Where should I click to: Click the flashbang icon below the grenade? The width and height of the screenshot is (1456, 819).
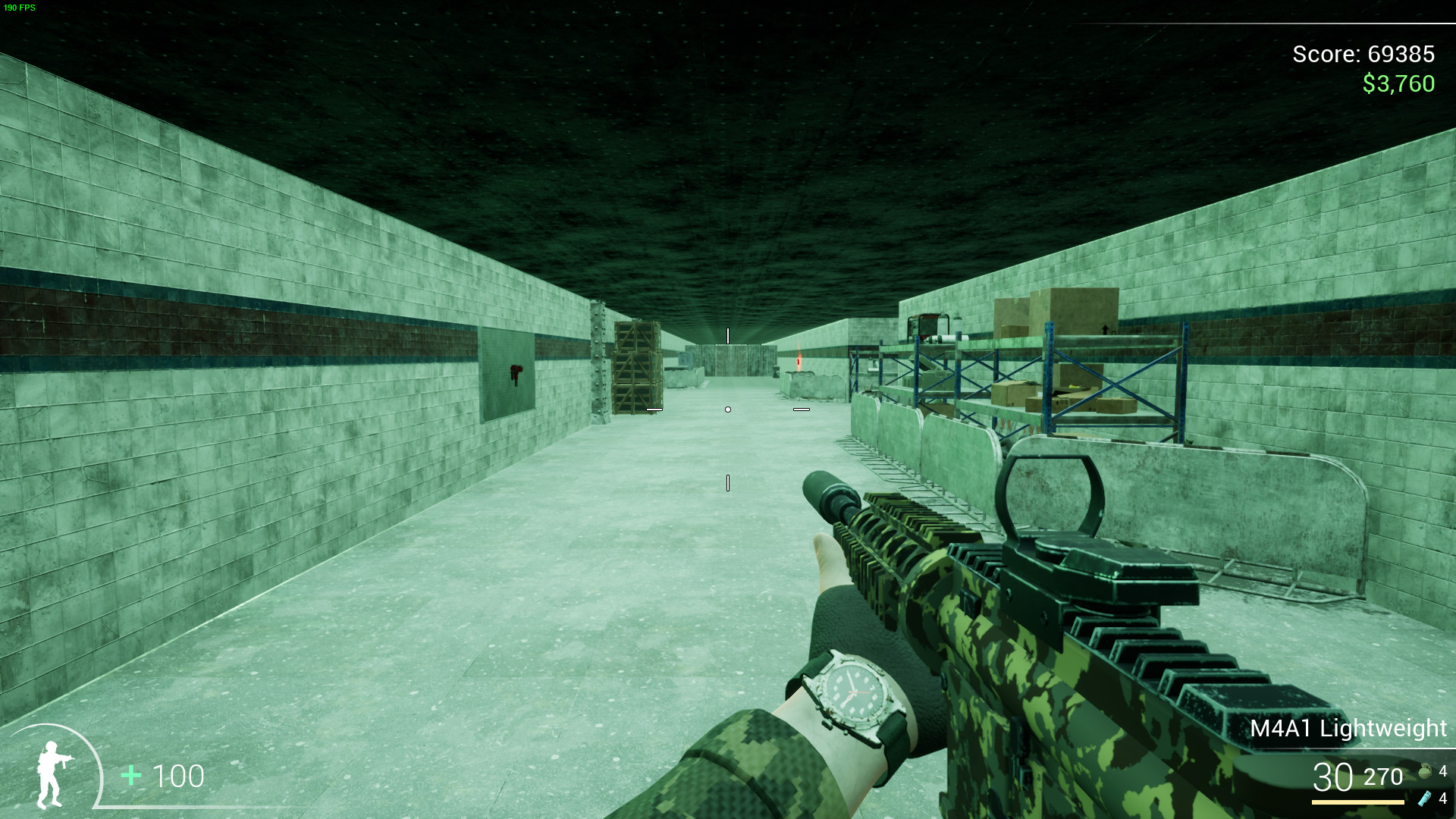pos(1426,798)
